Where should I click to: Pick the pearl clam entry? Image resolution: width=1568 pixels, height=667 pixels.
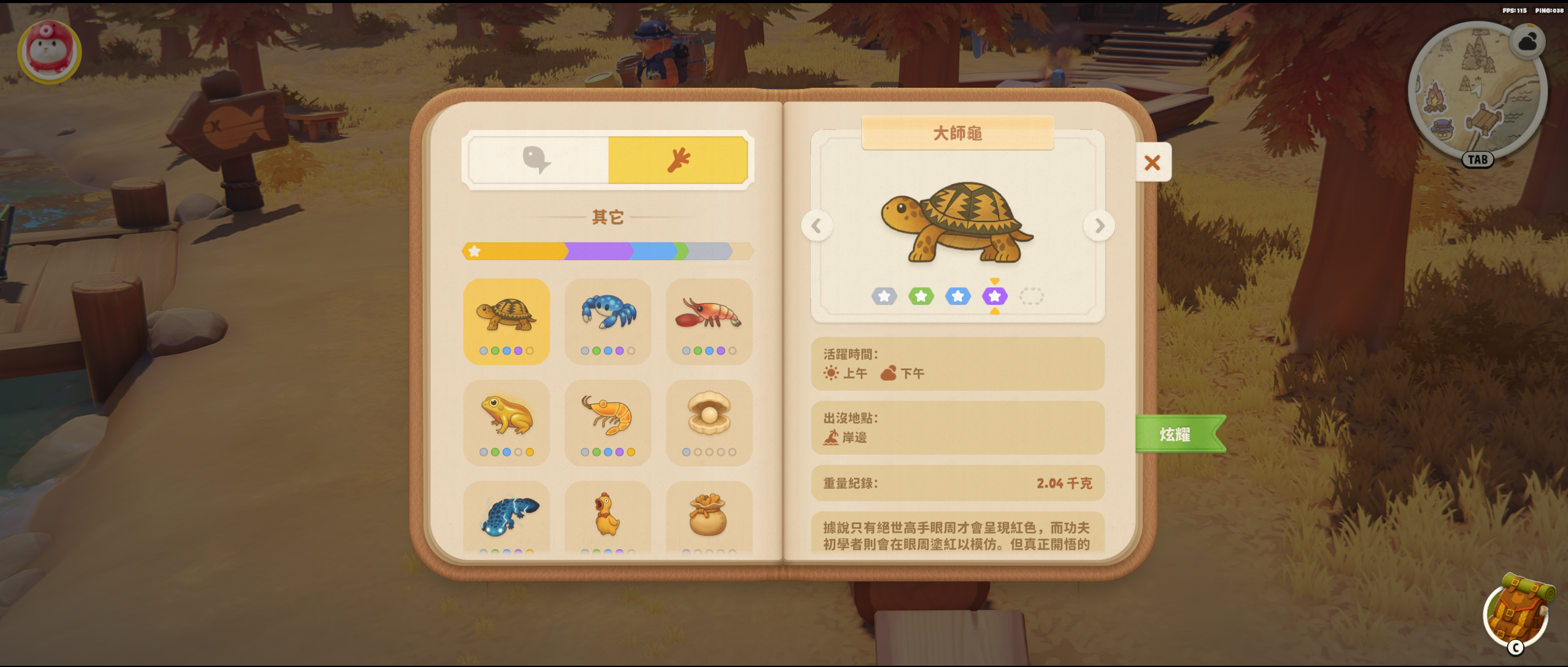click(709, 422)
